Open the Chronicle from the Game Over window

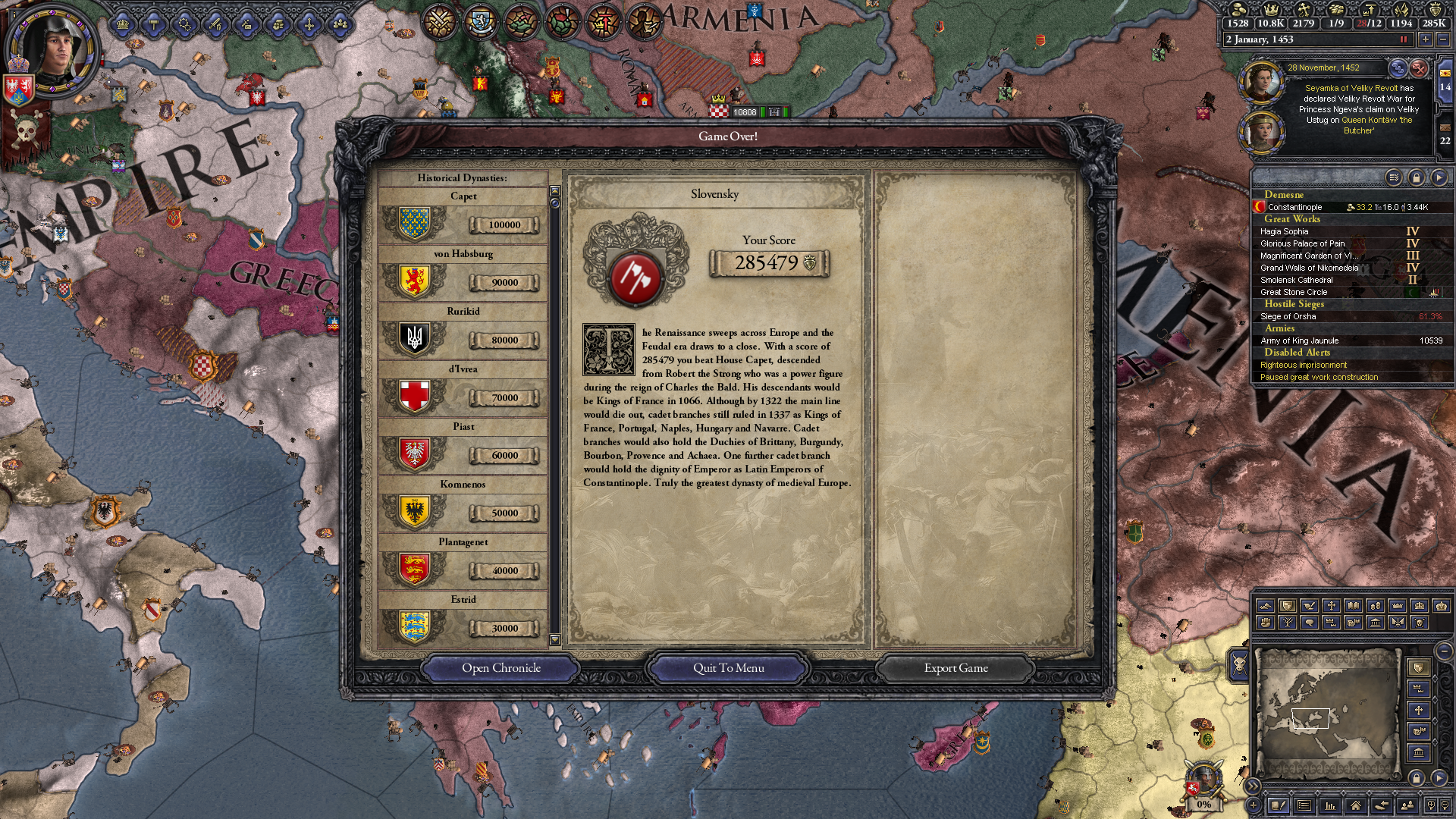(500, 668)
